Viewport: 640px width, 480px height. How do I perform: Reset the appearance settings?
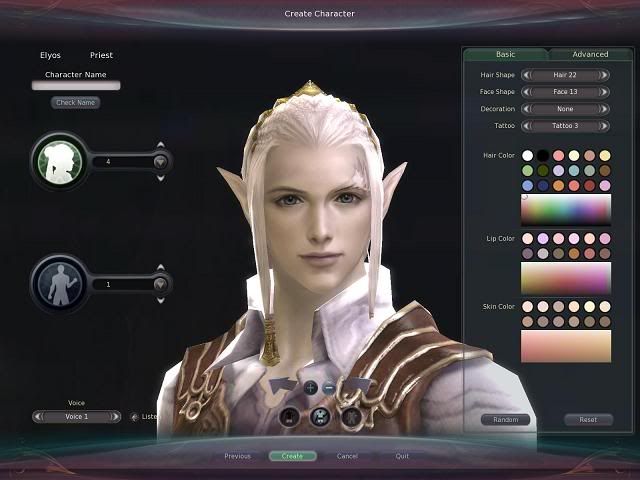coord(588,420)
